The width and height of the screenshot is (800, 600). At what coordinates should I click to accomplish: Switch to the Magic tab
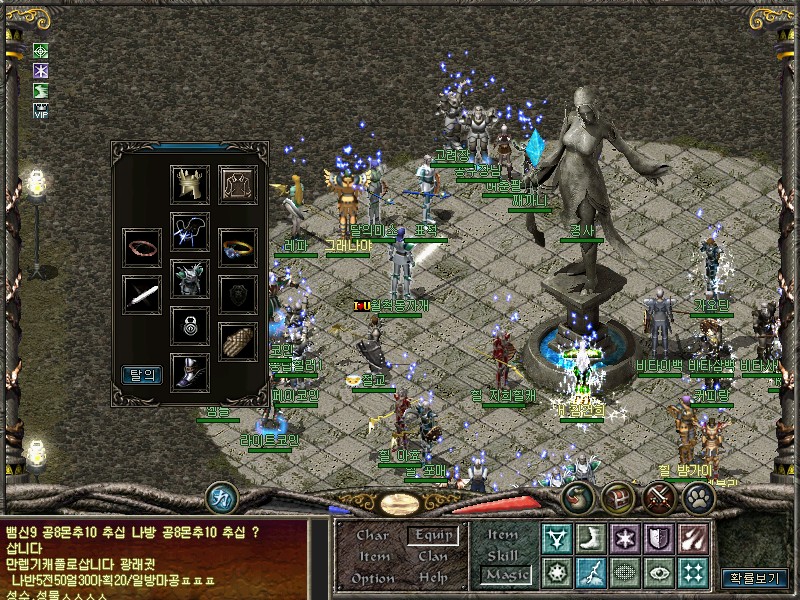coord(503,575)
